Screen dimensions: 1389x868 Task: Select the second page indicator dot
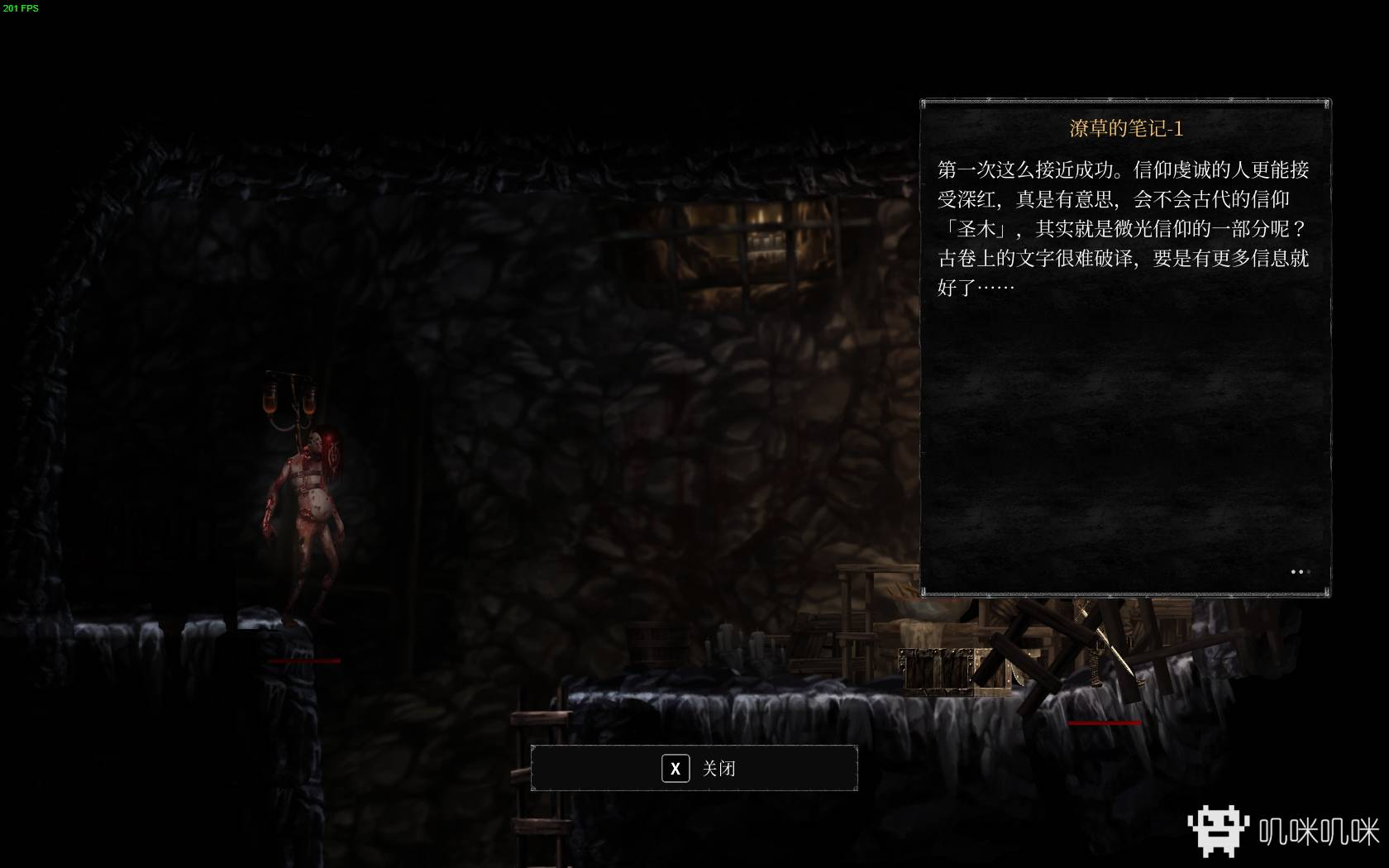pos(1301,572)
